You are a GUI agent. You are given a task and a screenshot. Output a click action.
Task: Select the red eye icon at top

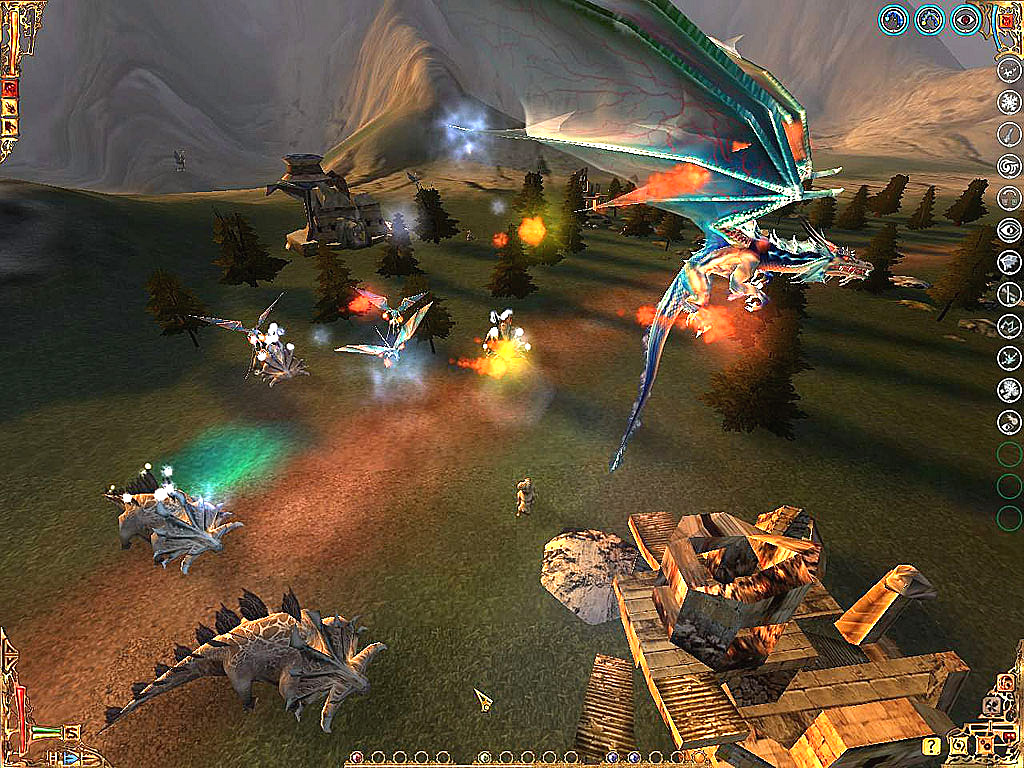click(x=965, y=18)
